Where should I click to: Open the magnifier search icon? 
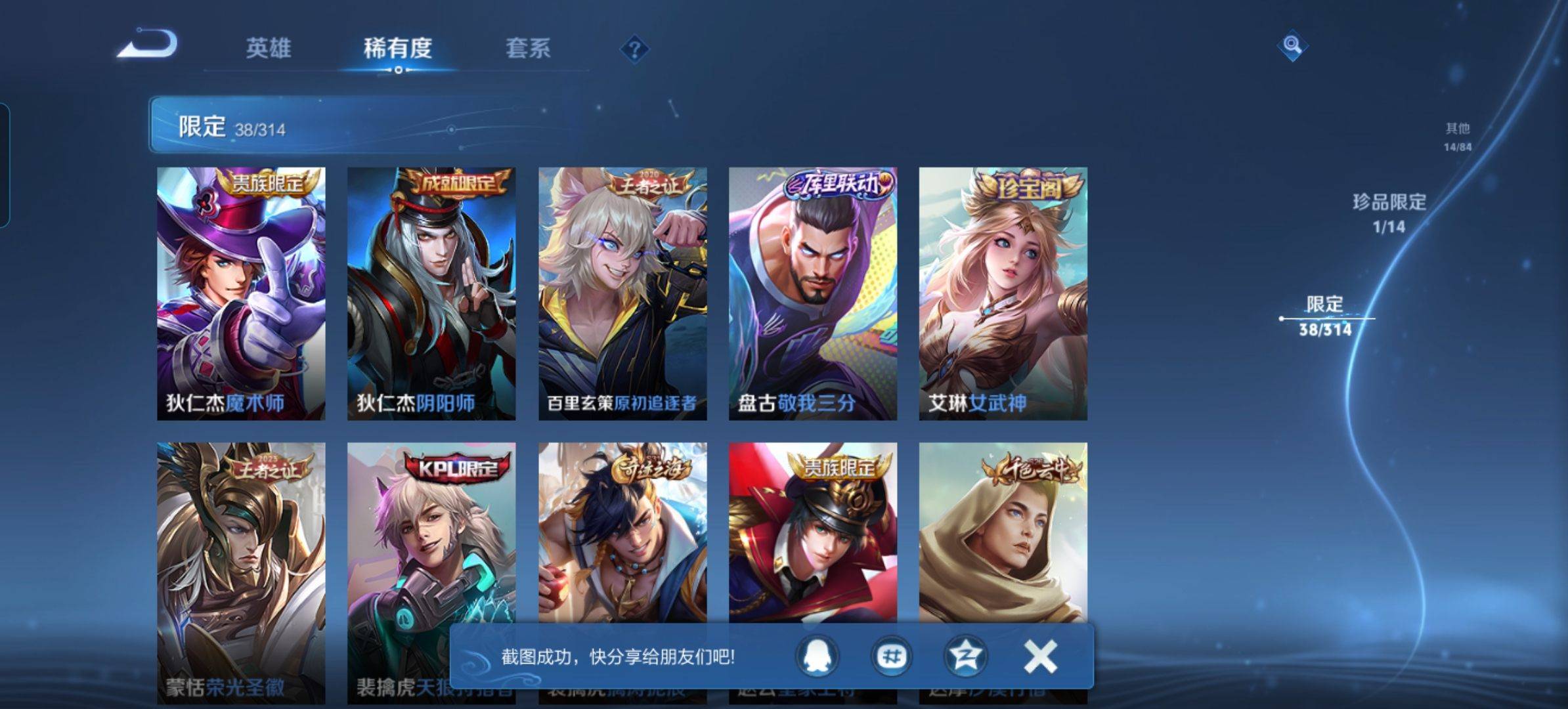pyautogui.click(x=1292, y=45)
